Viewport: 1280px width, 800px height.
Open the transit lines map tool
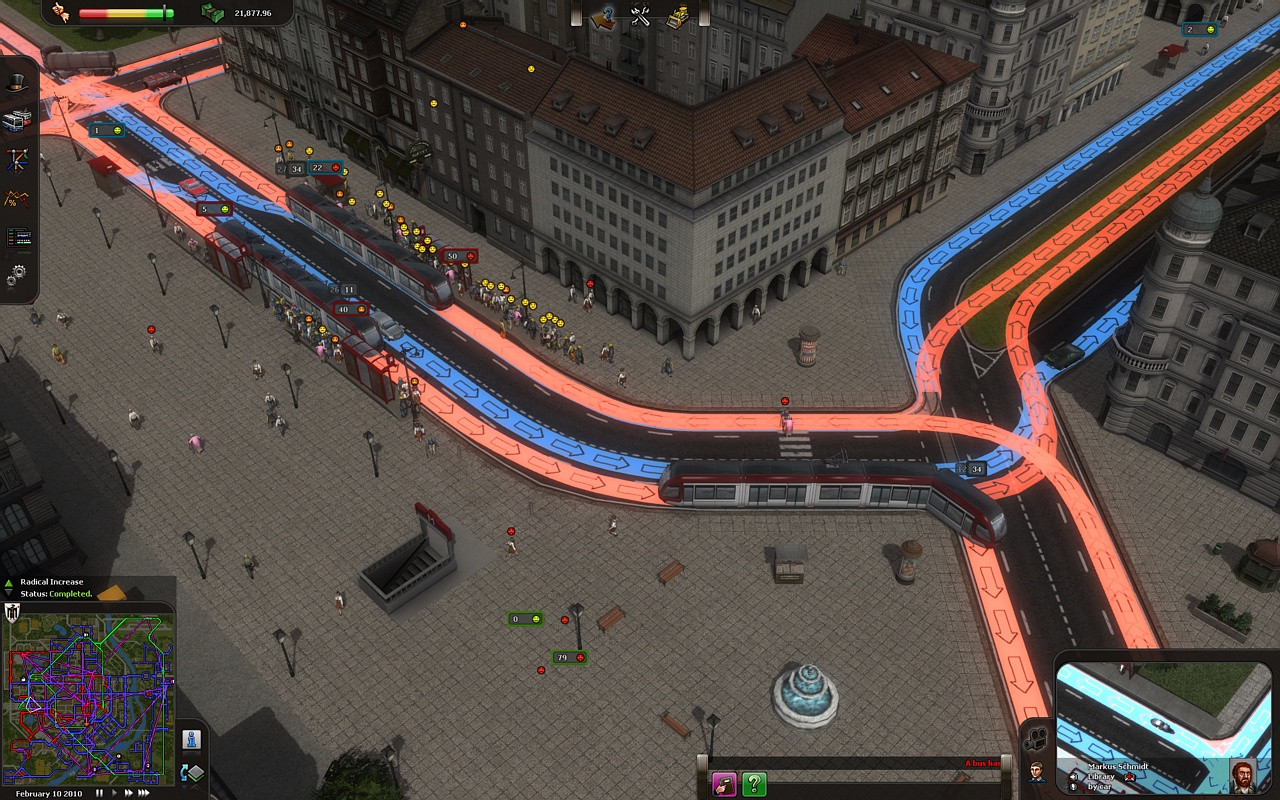point(17,158)
